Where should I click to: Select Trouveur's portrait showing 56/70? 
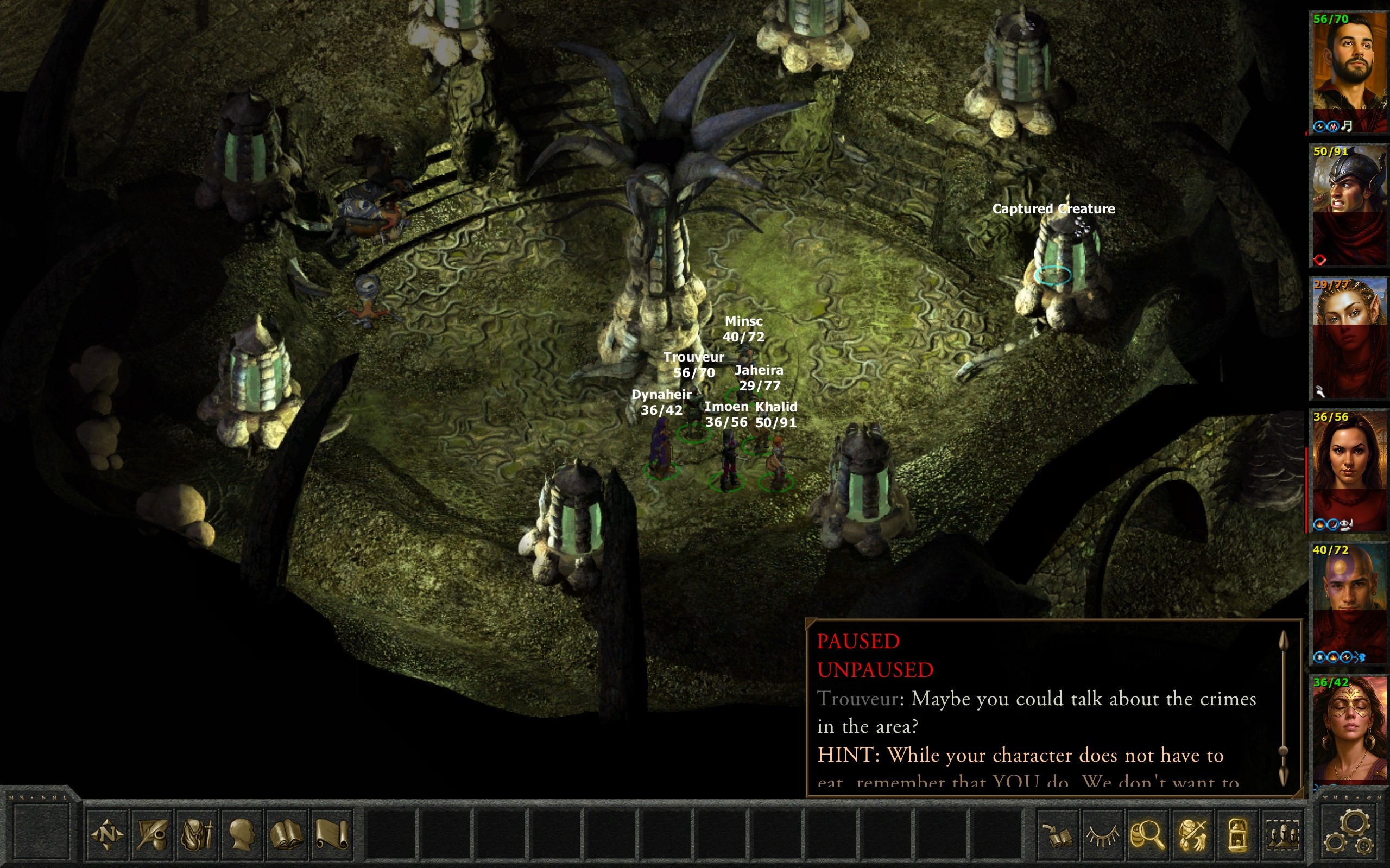[1349, 72]
